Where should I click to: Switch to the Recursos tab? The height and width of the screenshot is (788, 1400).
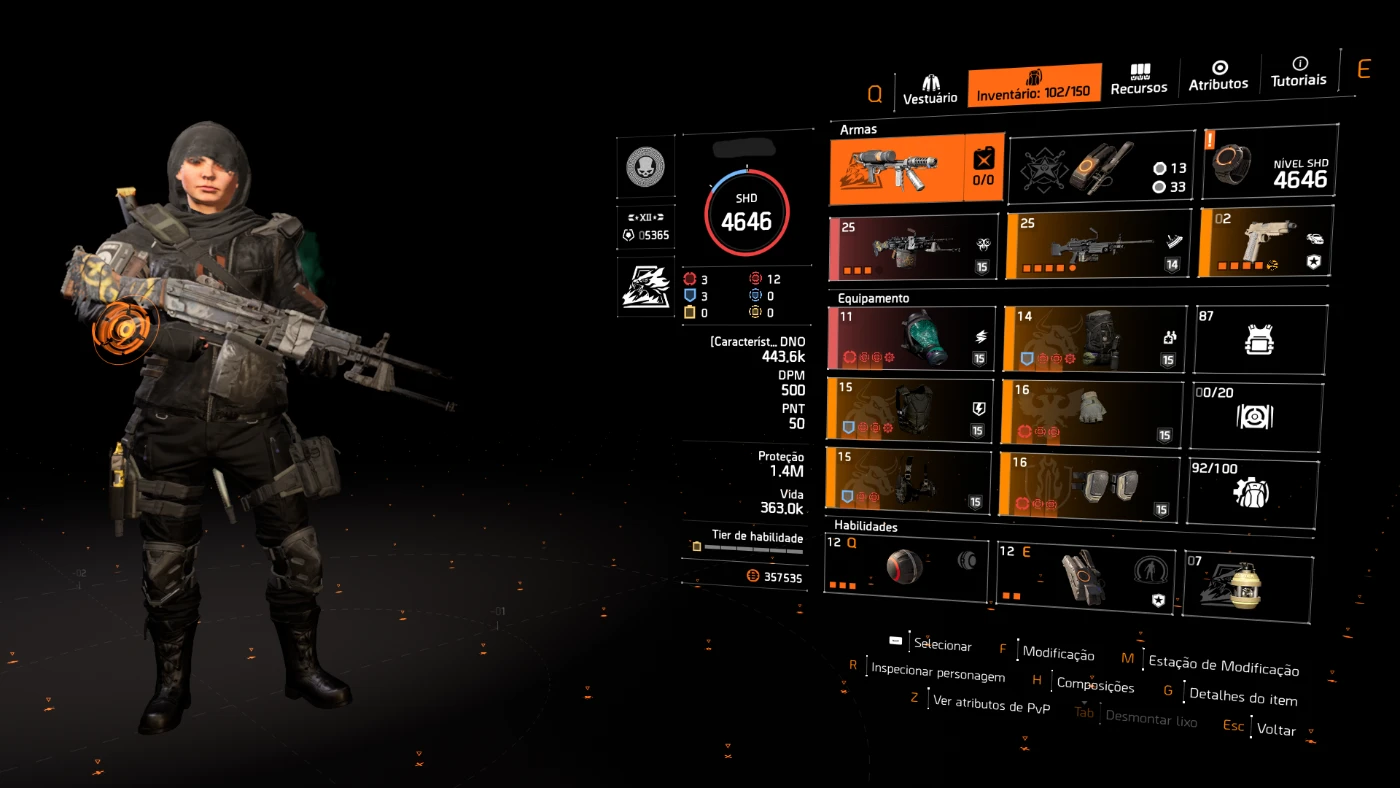tap(1139, 80)
